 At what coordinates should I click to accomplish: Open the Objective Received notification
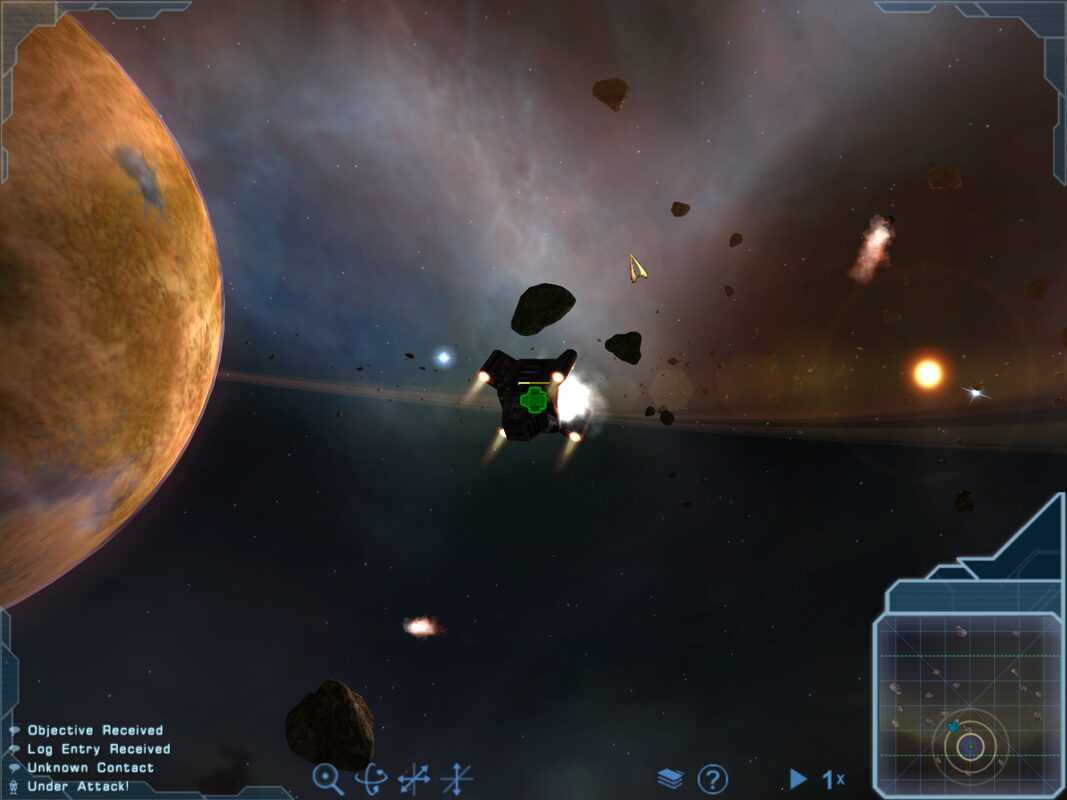coord(94,730)
